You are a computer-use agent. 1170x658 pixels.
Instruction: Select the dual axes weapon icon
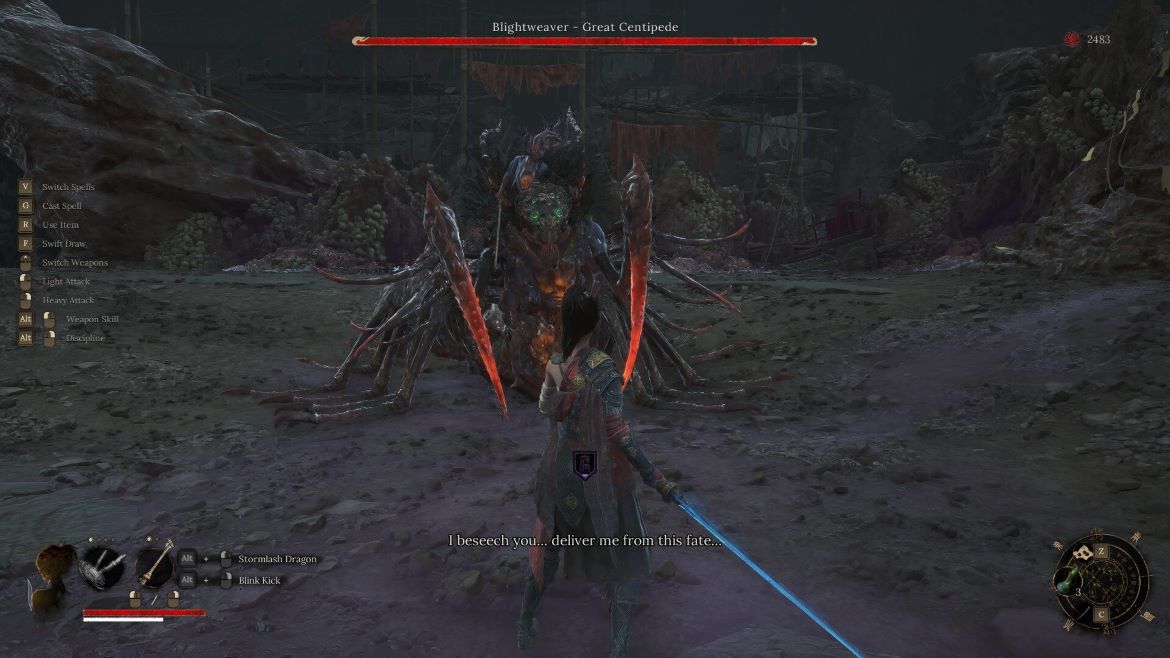104,567
